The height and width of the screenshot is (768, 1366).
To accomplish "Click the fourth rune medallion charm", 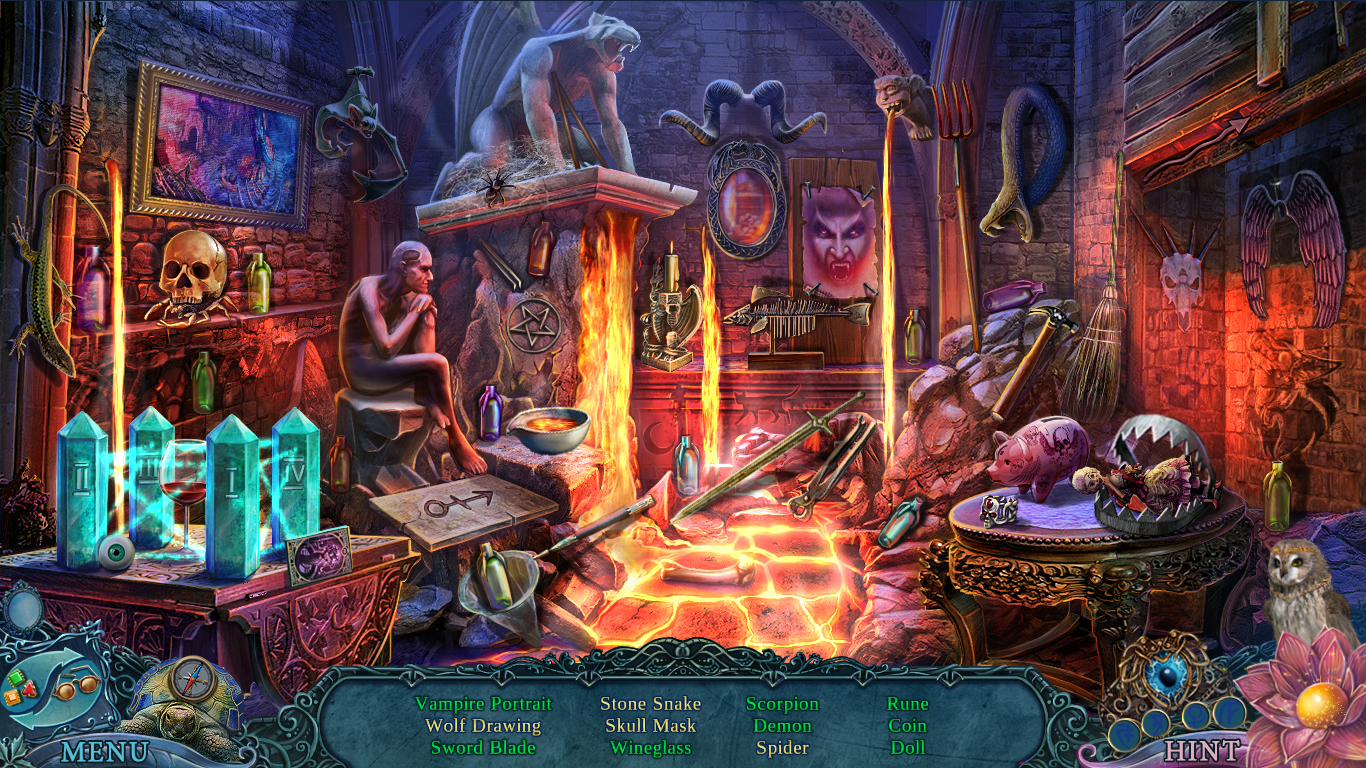I will pos(1227,714).
